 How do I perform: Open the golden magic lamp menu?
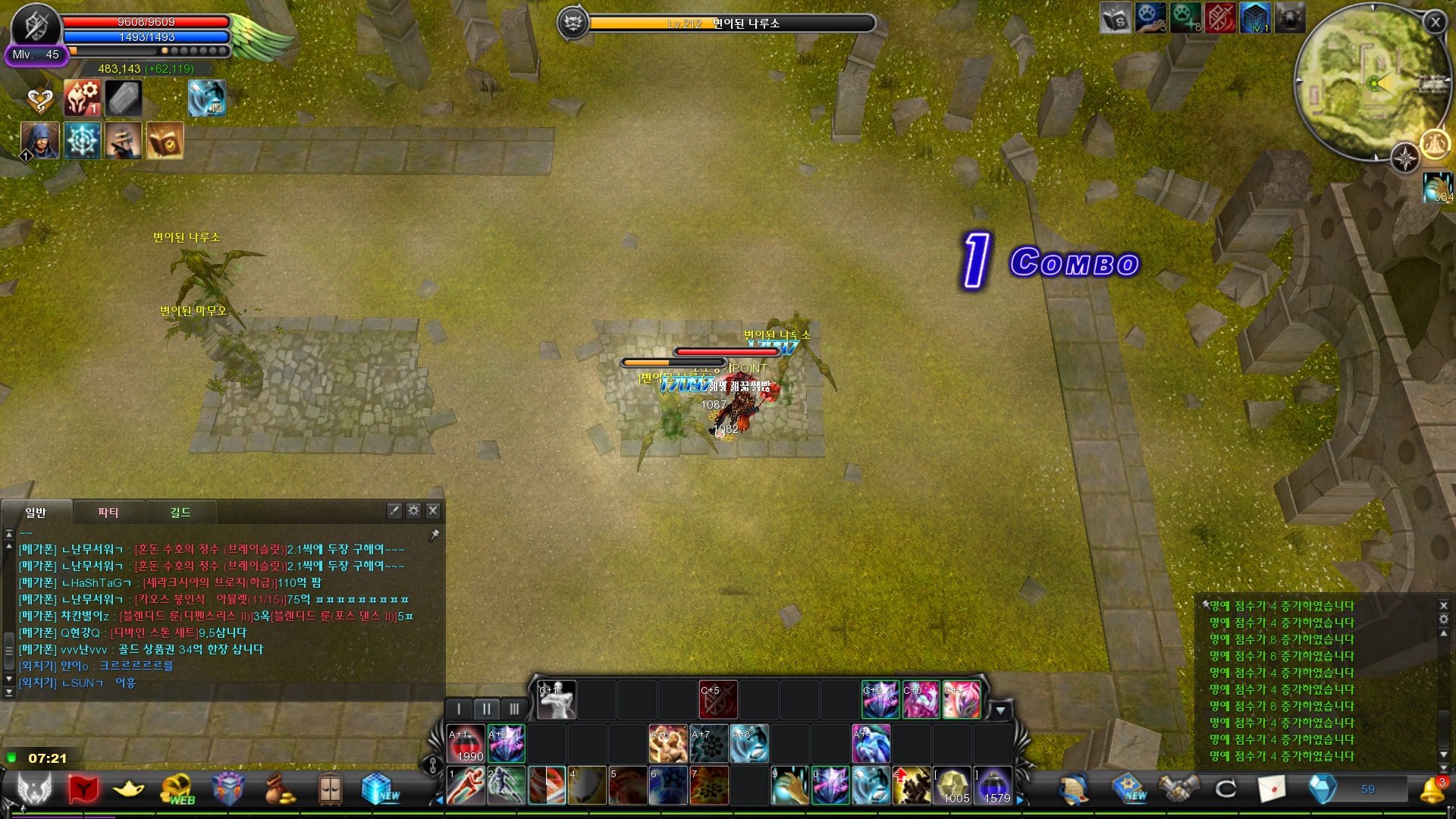point(129,789)
